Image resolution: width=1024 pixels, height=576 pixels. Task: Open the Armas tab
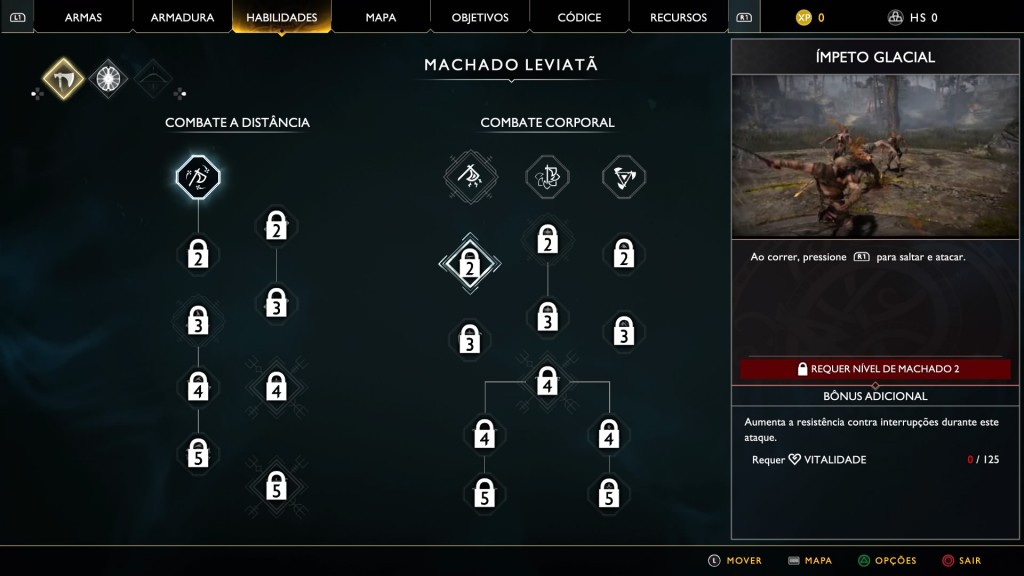pyautogui.click(x=83, y=17)
